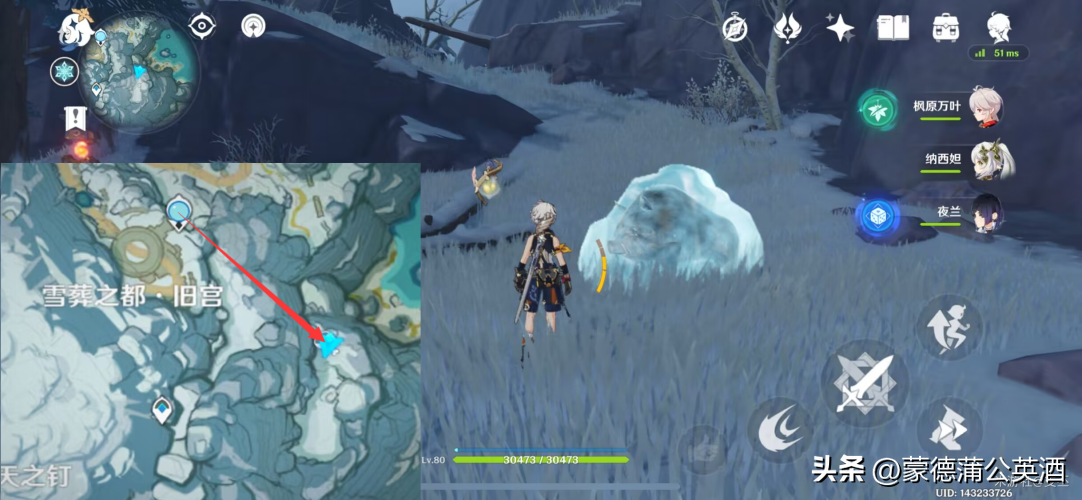Open the adventurer handbook book icon
Screen dimensions: 1082x500
tap(892, 28)
